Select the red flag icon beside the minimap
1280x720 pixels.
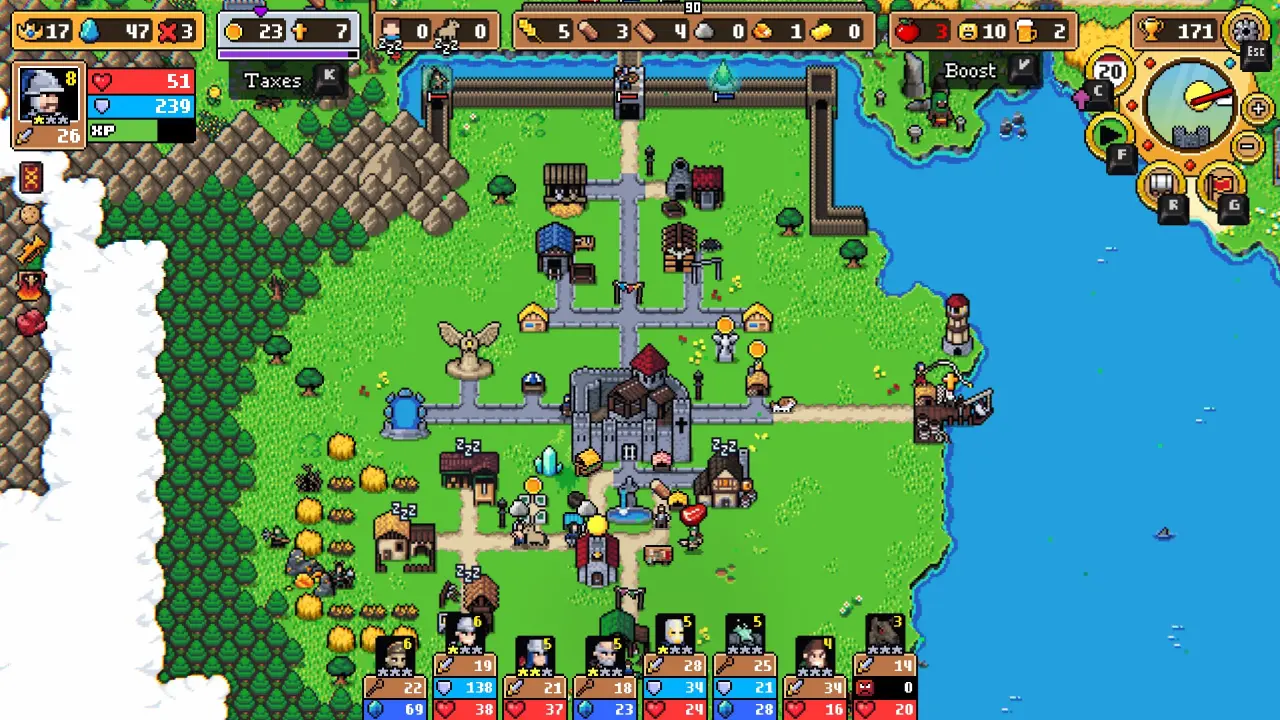1220,182
